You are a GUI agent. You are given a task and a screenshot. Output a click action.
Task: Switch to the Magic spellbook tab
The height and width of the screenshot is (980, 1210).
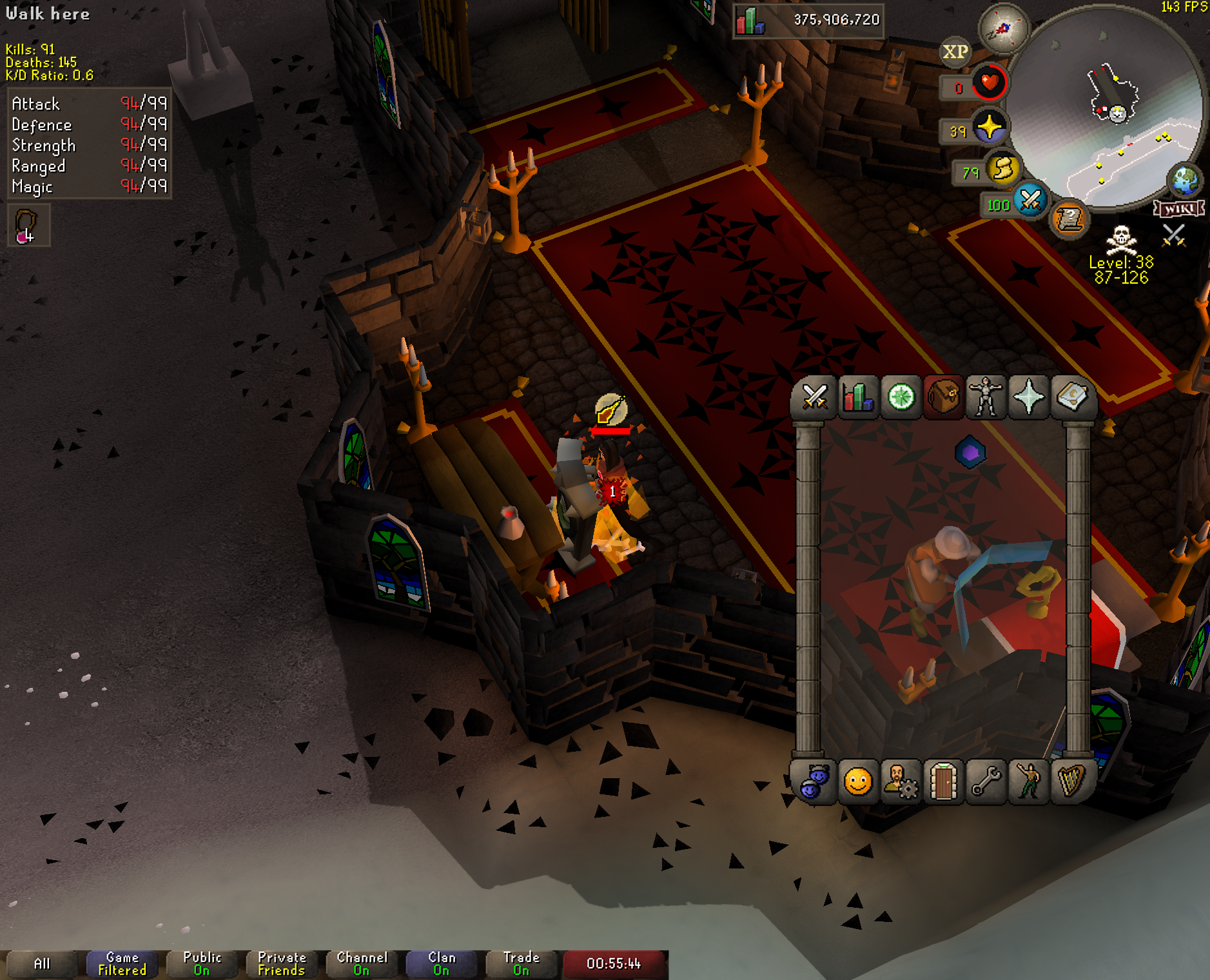coord(1071,397)
